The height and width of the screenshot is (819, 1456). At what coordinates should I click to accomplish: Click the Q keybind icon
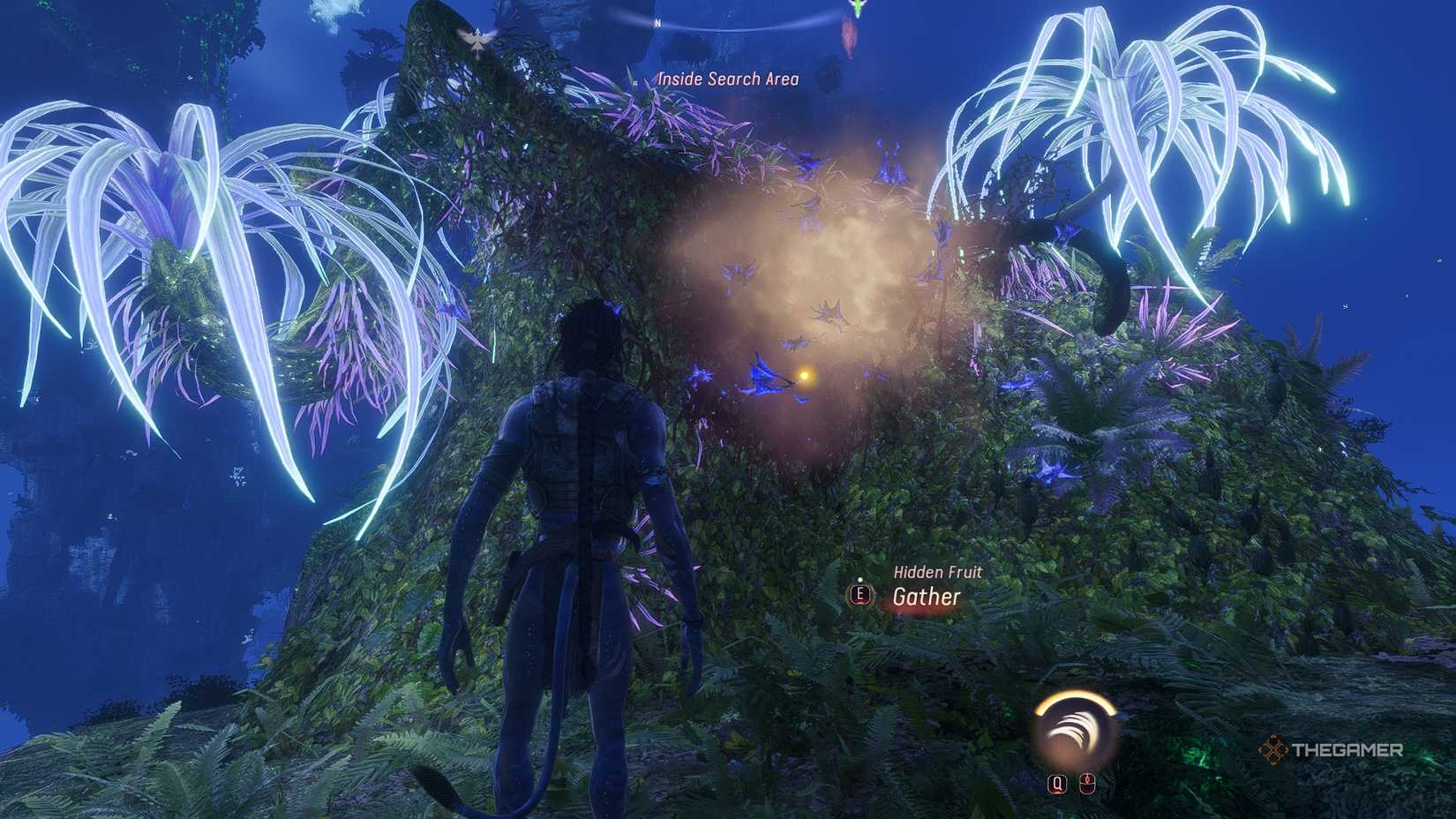(x=1057, y=782)
